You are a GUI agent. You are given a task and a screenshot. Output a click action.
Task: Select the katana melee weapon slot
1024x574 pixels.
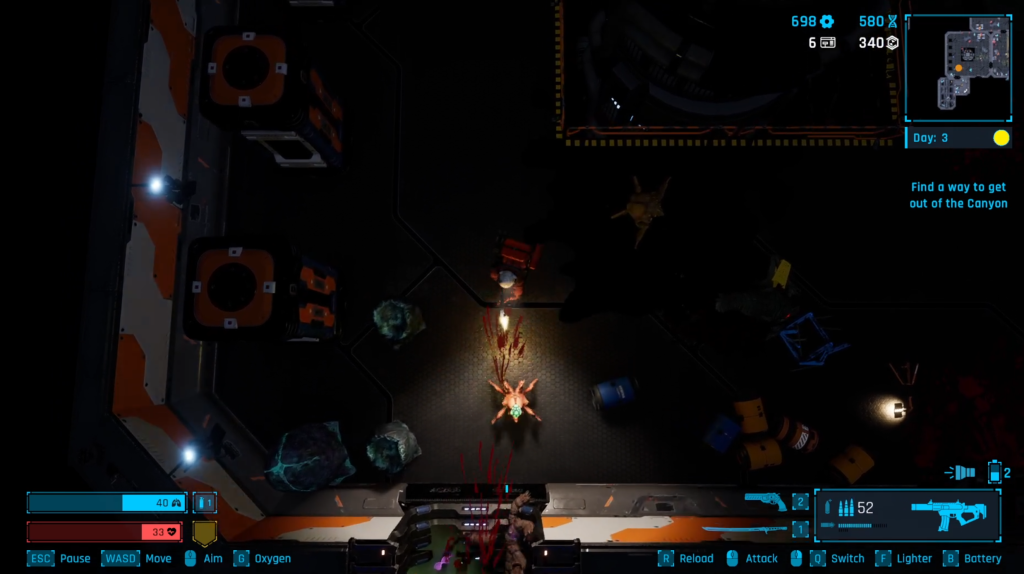pyautogui.click(x=745, y=528)
